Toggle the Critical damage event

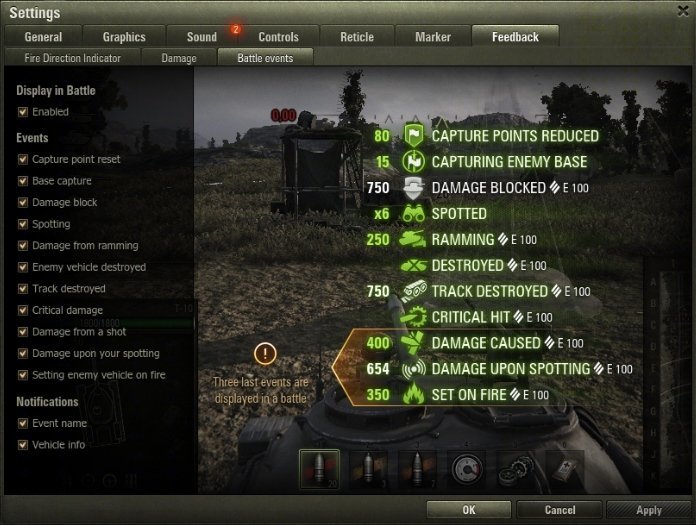pyautogui.click(x=23, y=311)
